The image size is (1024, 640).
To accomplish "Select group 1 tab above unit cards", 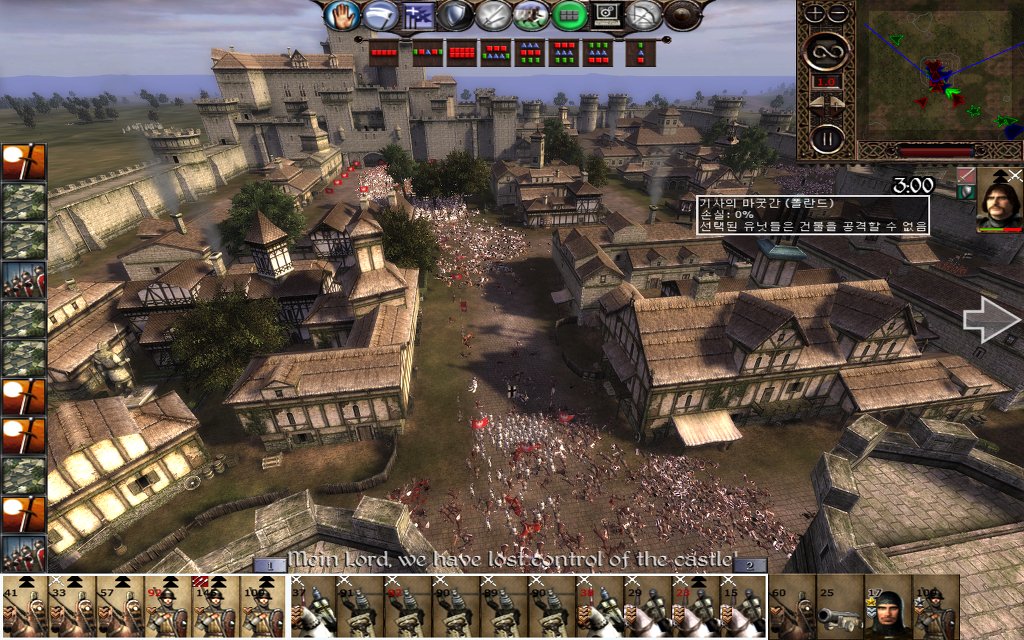I will [269, 566].
